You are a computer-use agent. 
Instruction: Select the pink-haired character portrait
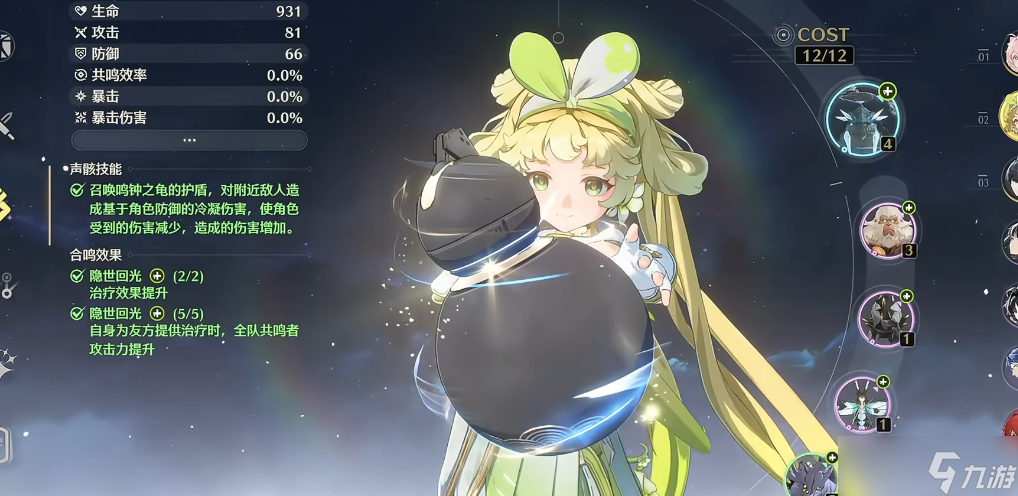[1009, 55]
